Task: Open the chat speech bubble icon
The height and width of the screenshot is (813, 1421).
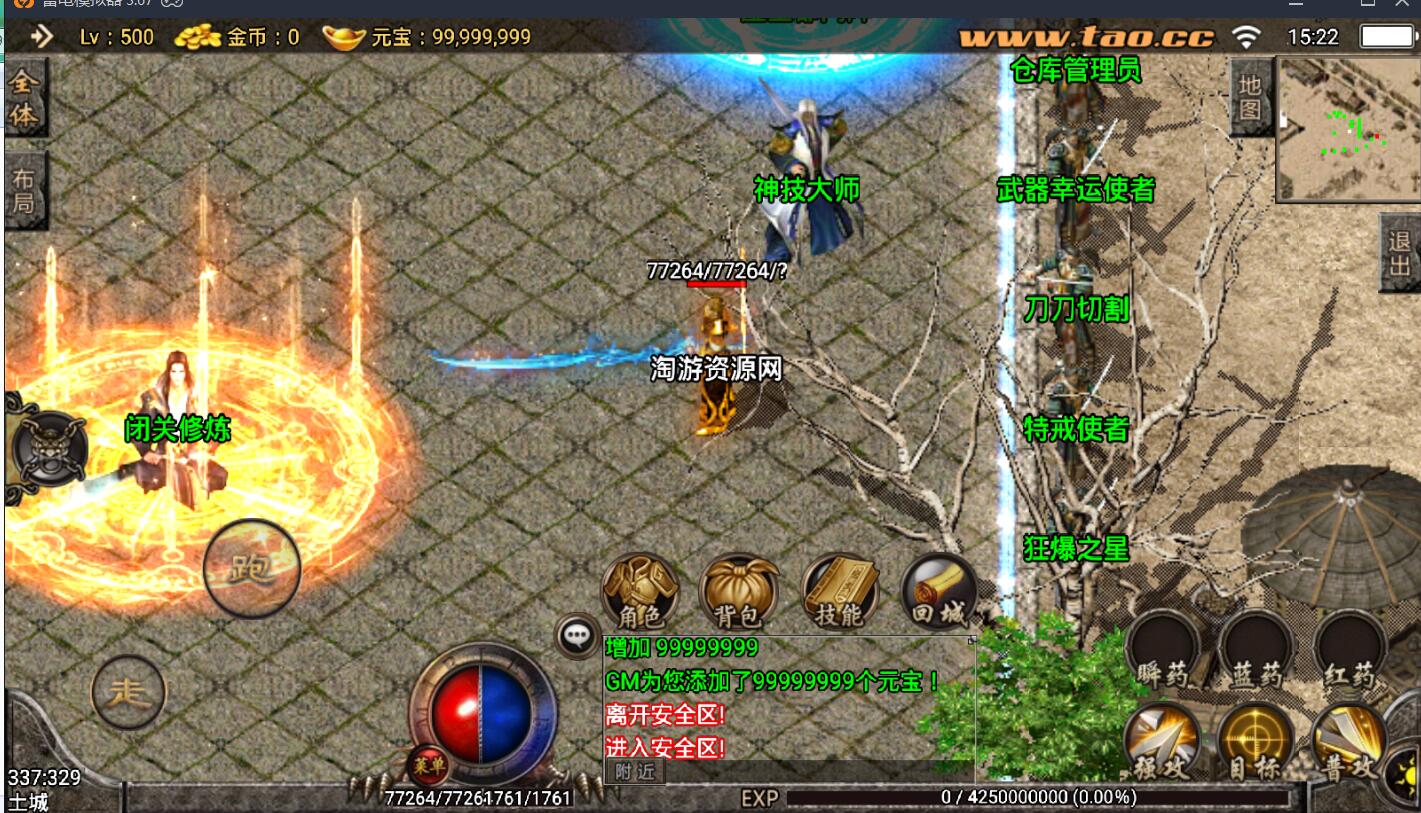Action: [577, 634]
